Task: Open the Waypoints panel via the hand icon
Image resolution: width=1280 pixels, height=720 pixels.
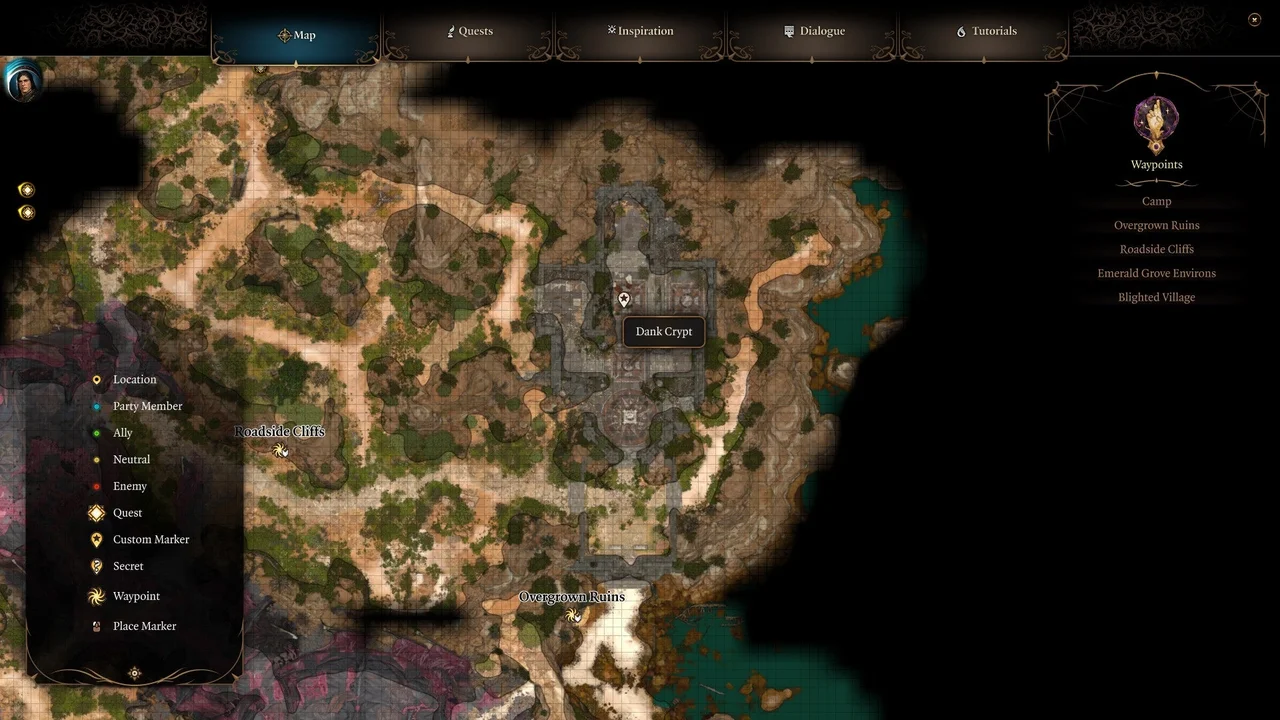Action: point(1156,119)
